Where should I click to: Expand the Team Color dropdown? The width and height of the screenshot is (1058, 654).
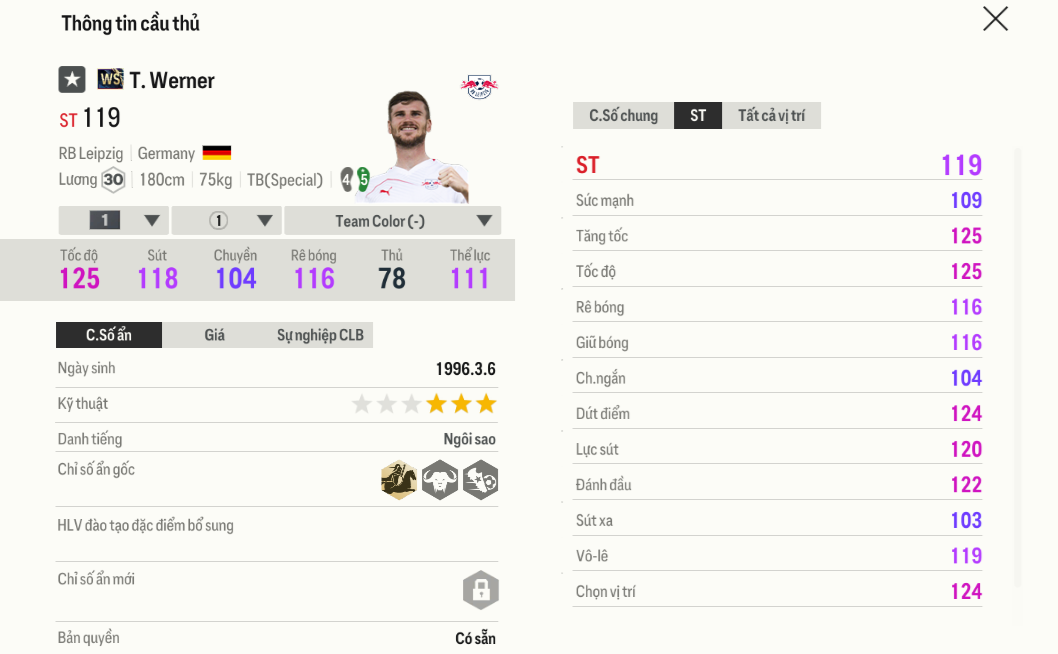pos(392,221)
